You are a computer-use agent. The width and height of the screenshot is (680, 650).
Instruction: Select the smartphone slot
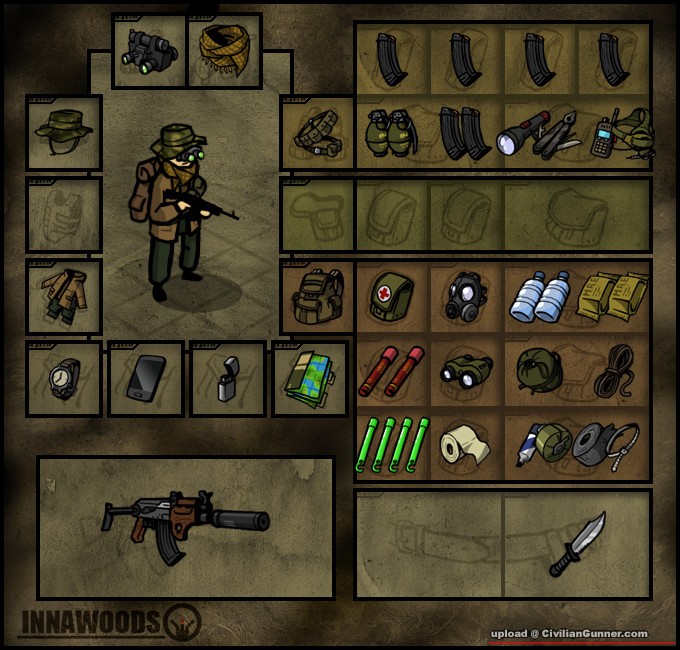point(146,378)
